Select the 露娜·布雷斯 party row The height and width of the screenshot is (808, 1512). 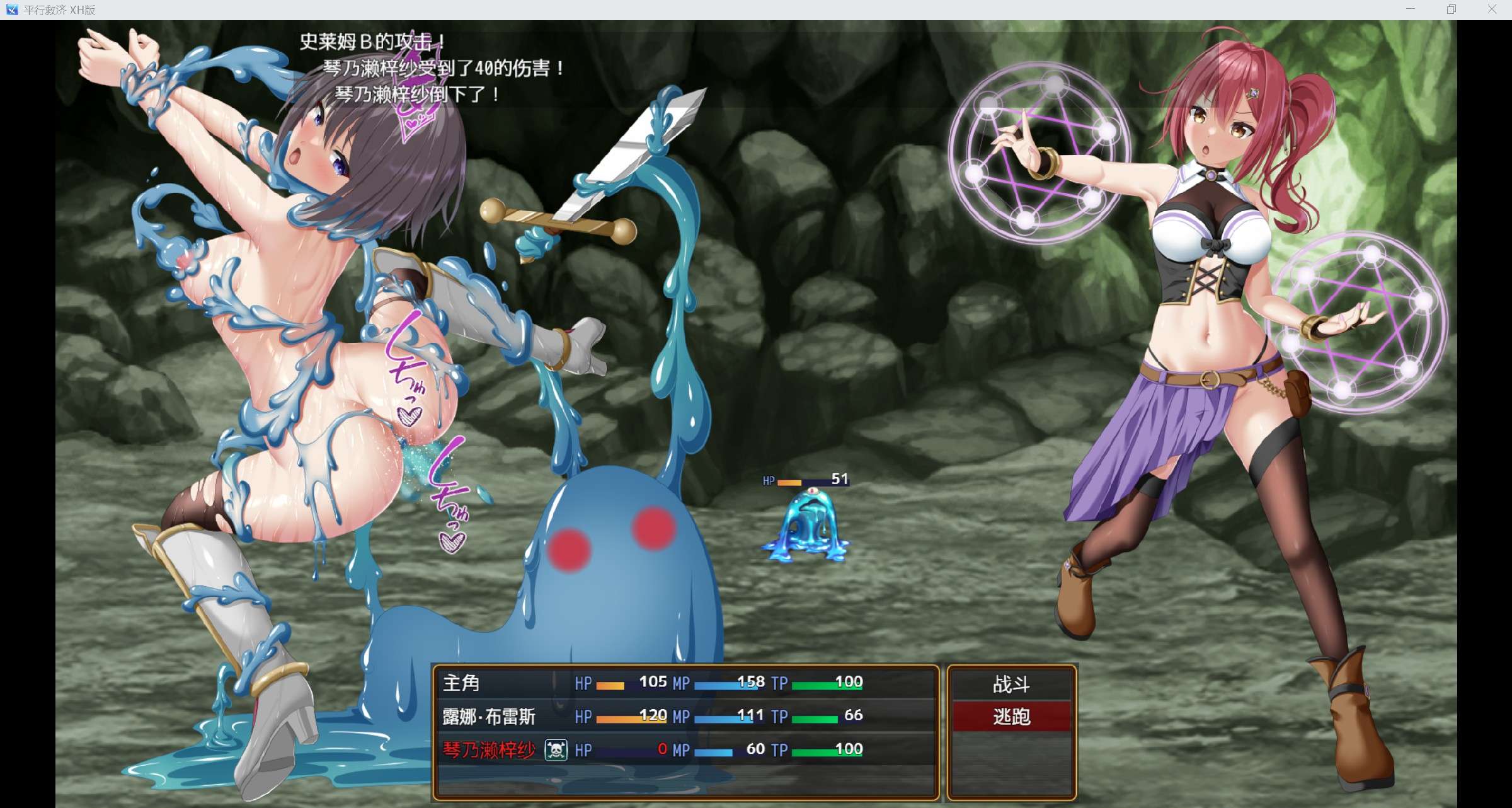pyautogui.click(x=685, y=716)
